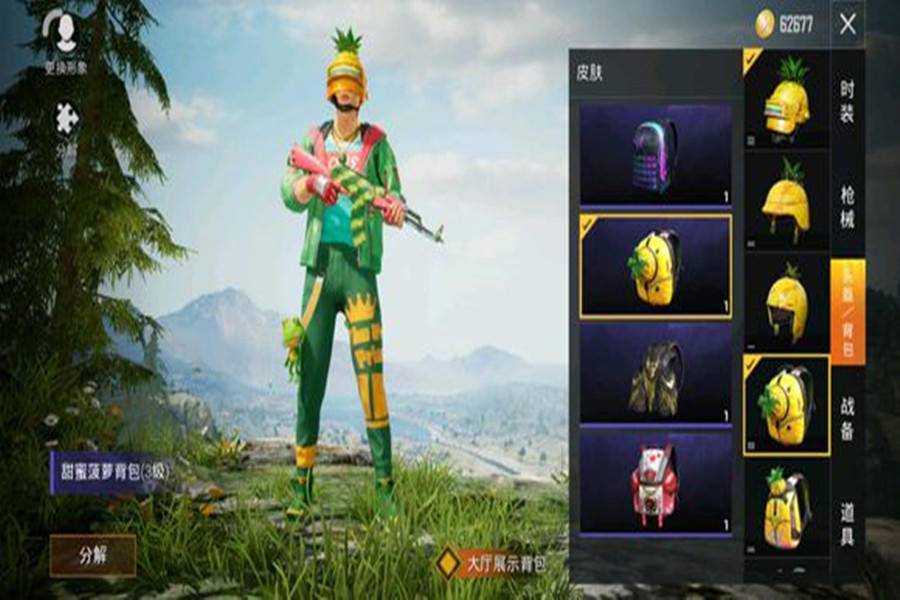The height and width of the screenshot is (600, 900).
Task: Open the 更换形象 change appearance icon
Action: tap(66, 32)
